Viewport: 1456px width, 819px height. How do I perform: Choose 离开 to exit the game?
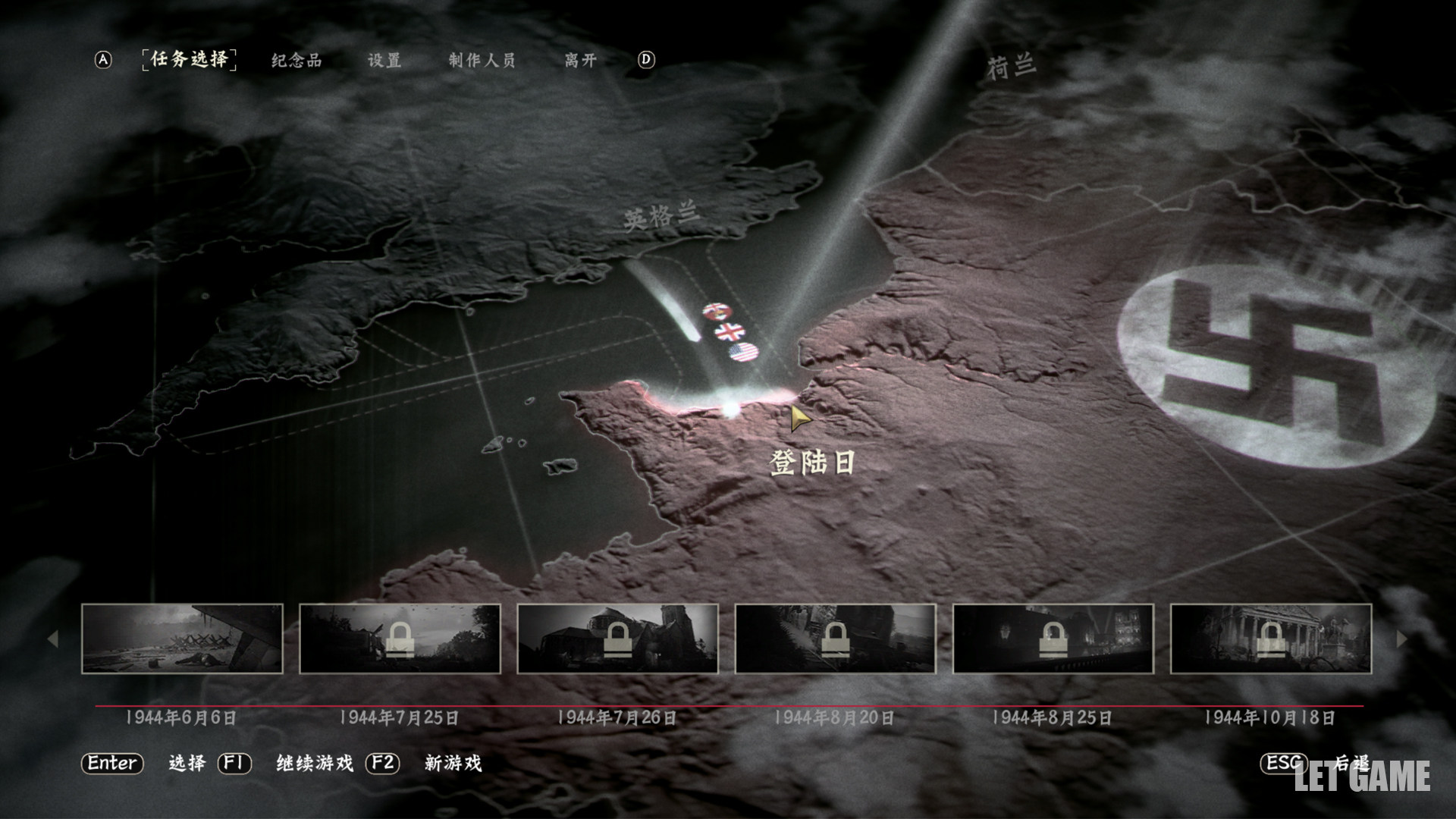(580, 61)
